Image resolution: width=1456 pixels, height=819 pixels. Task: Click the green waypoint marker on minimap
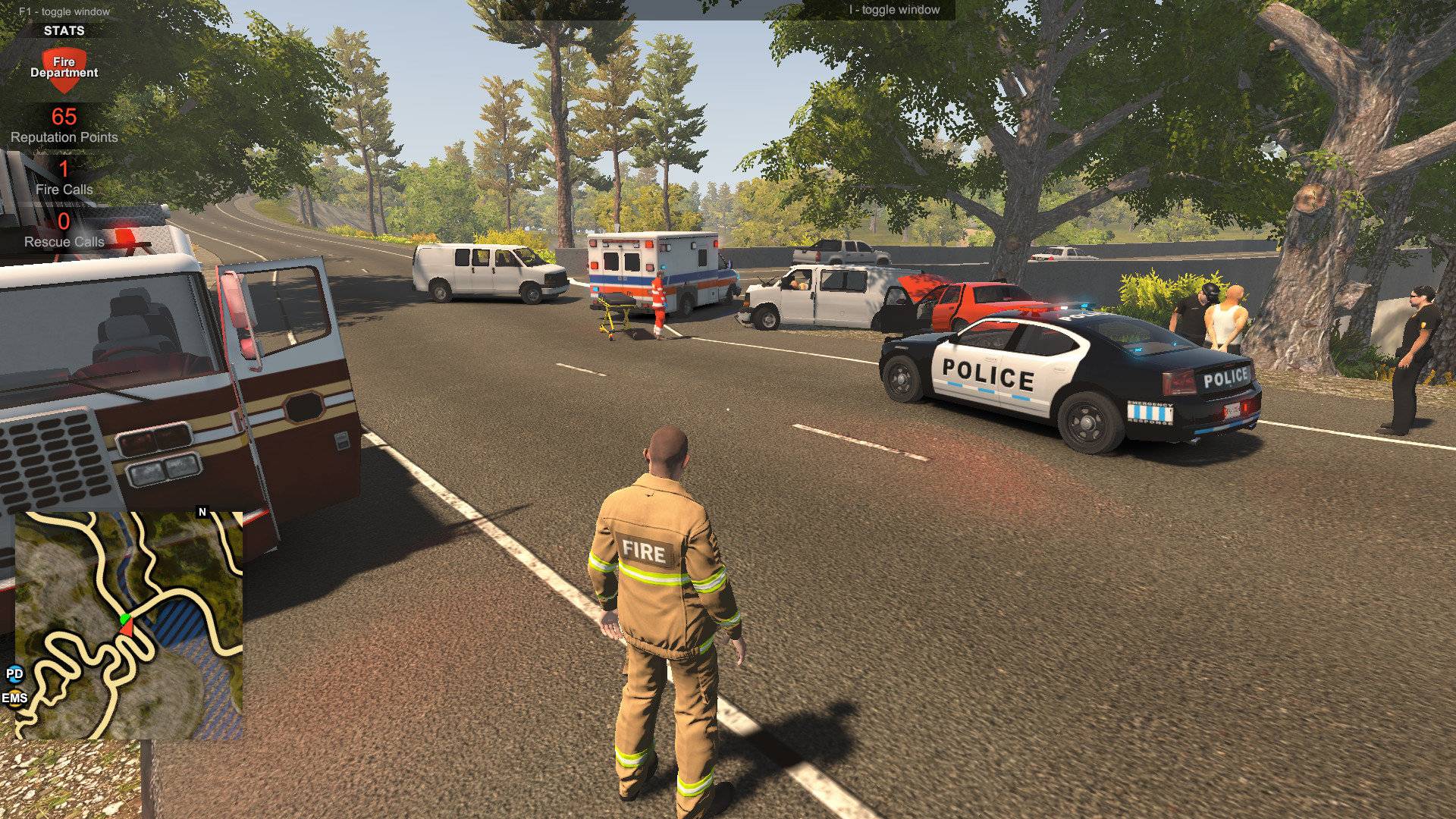coord(124,618)
